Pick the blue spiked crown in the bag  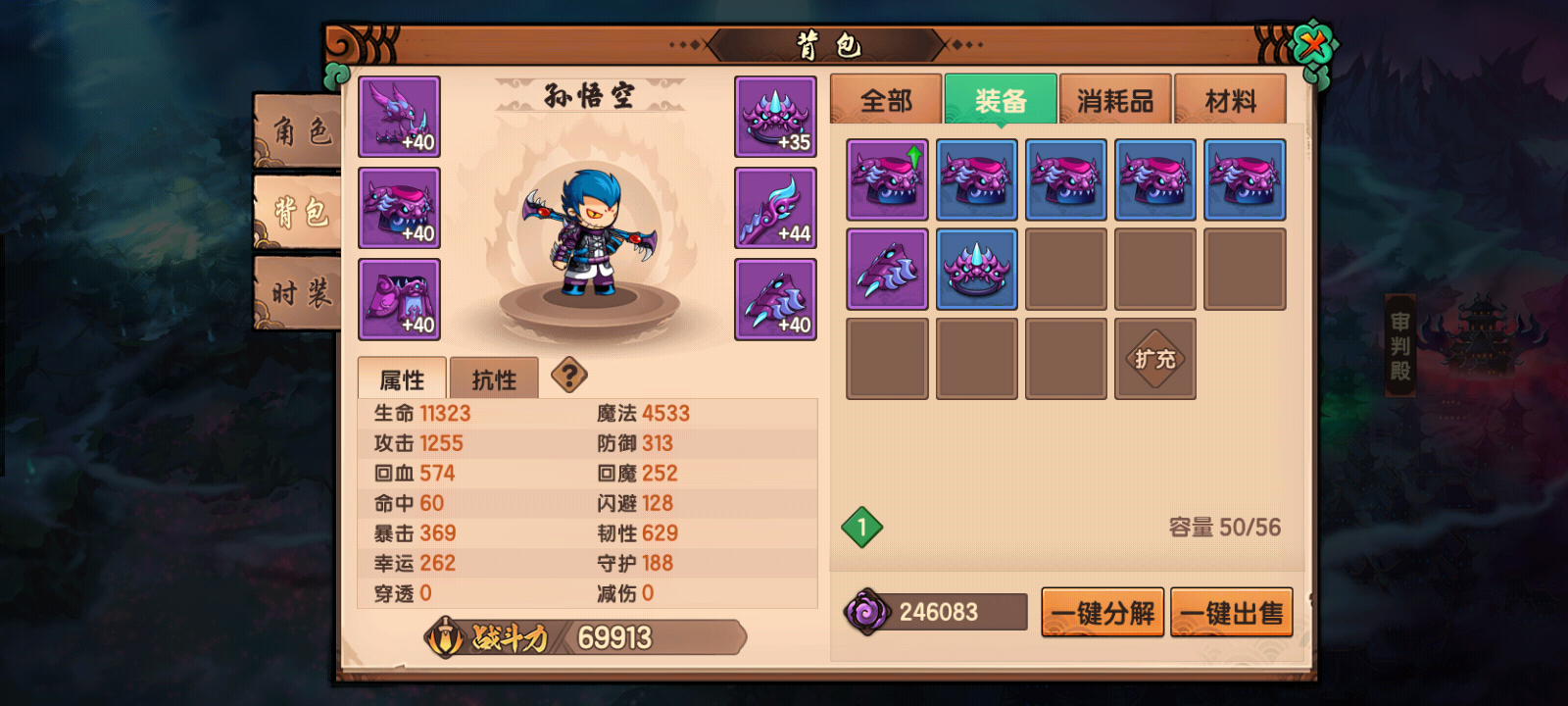976,270
